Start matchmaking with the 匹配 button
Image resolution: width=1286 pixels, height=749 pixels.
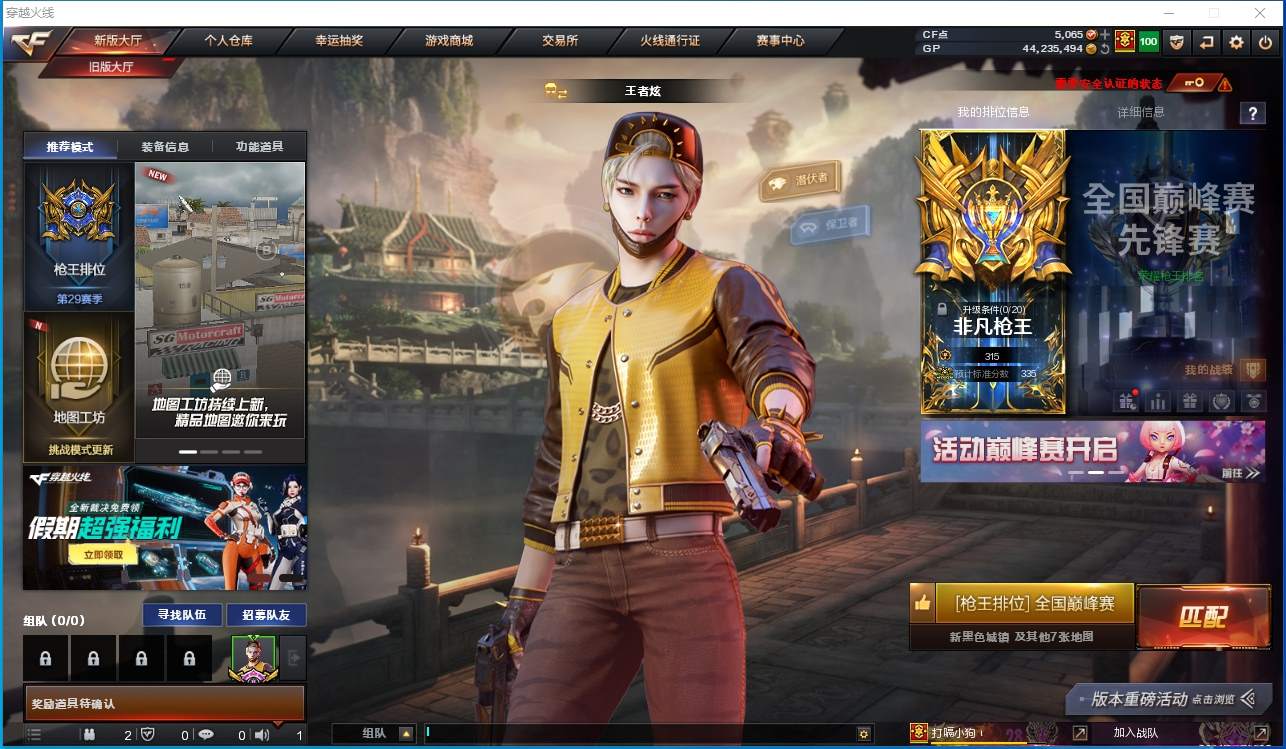(x=1202, y=617)
